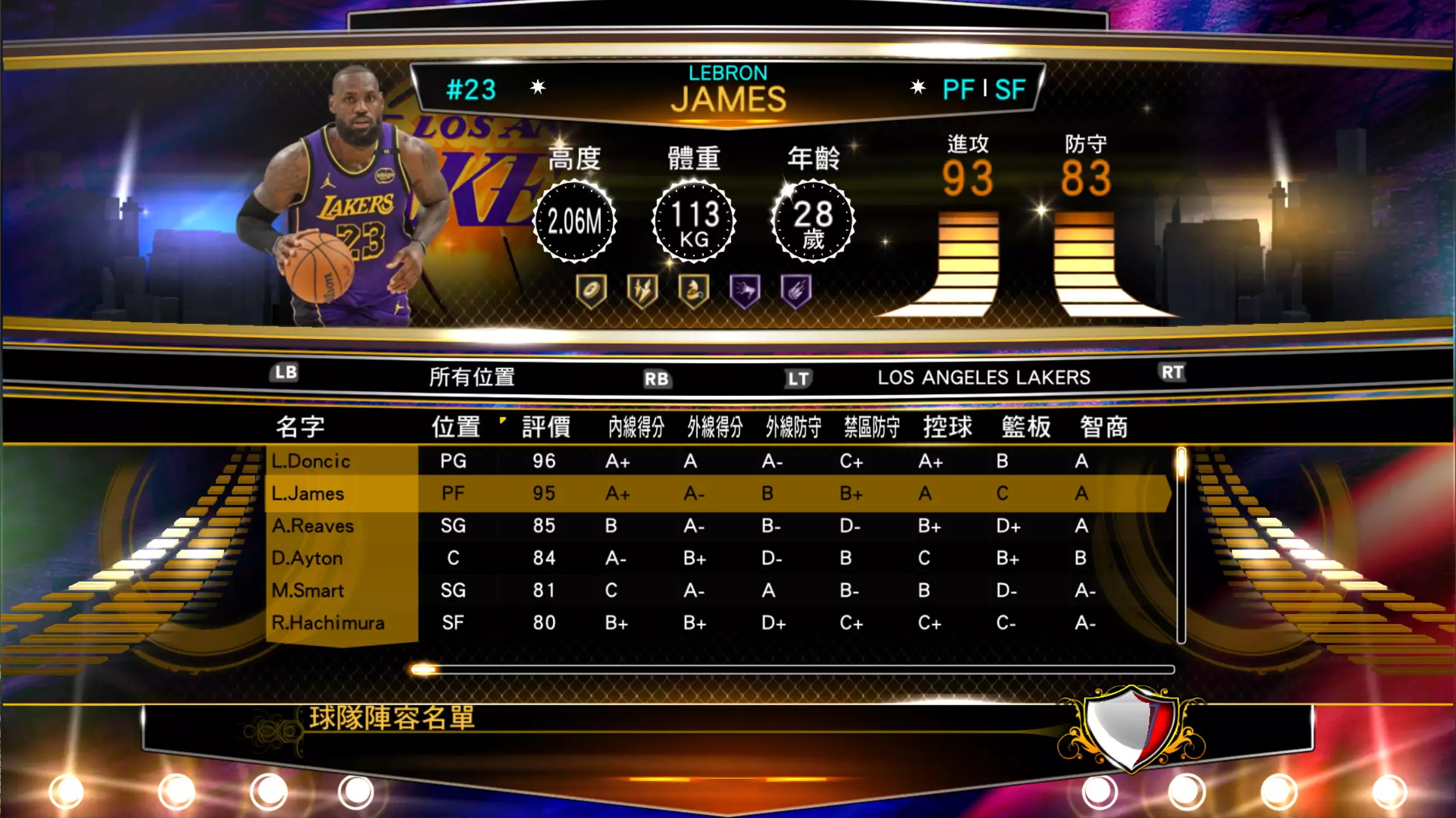Sort players by 名字 name header
1456x818 pixels.
300,427
